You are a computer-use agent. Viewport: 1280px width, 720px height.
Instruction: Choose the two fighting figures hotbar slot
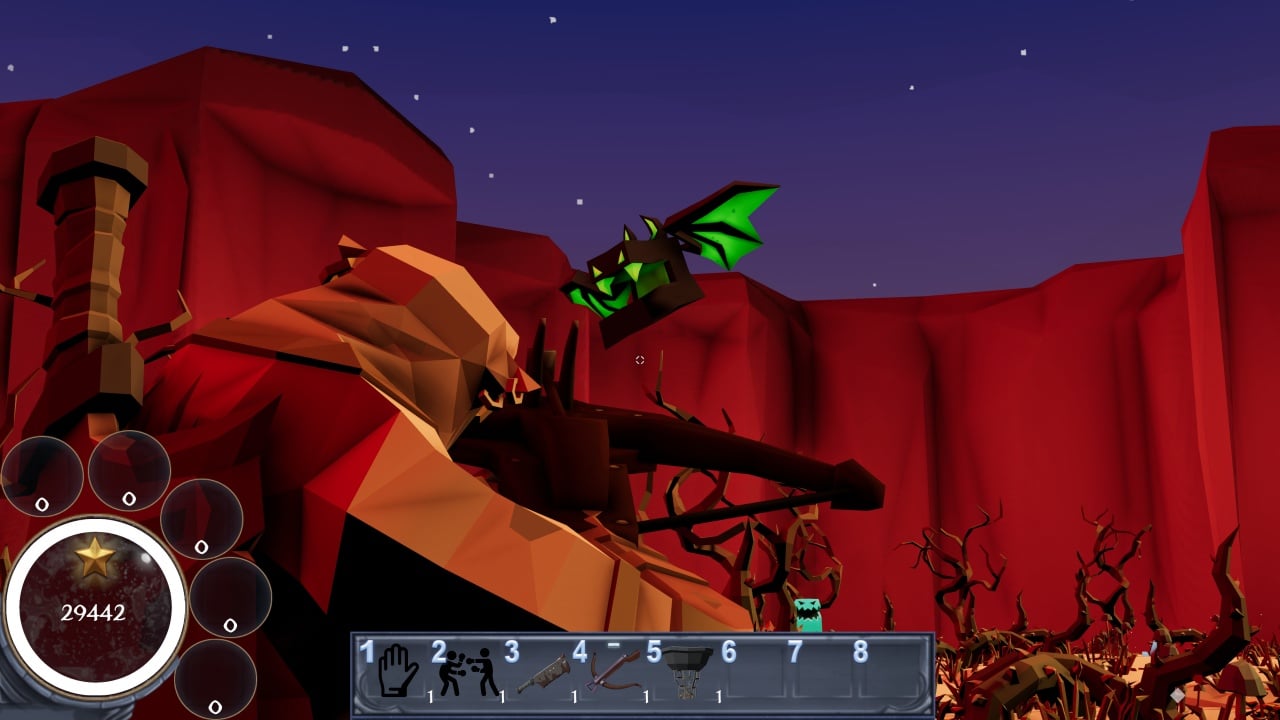point(468,672)
